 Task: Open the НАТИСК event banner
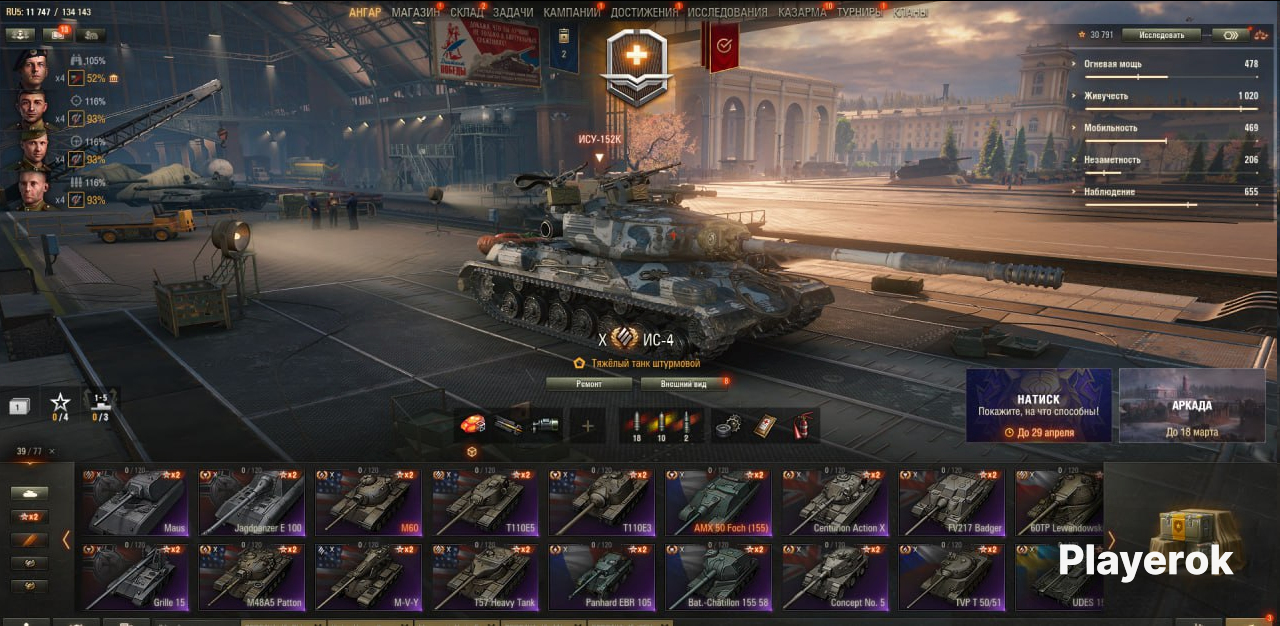(1038, 405)
